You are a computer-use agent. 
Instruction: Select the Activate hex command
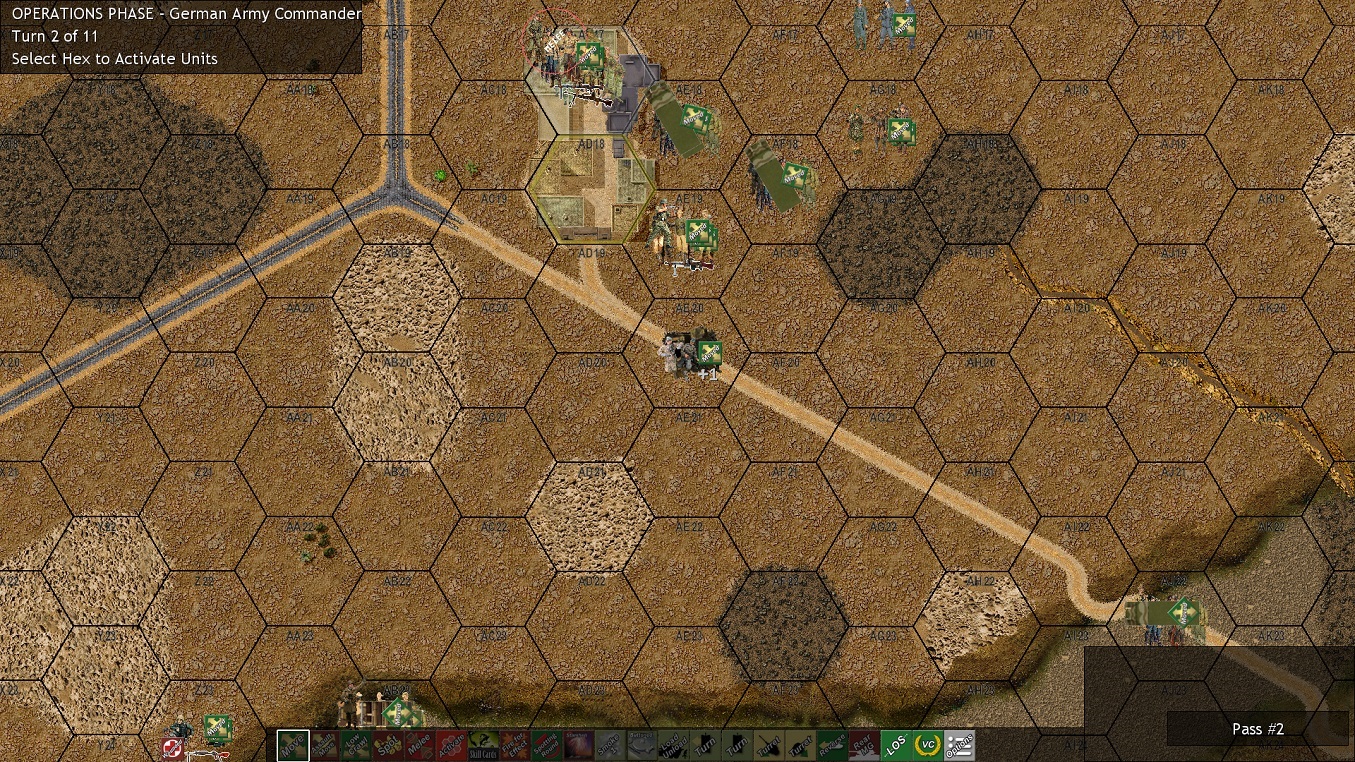click(451, 745)
